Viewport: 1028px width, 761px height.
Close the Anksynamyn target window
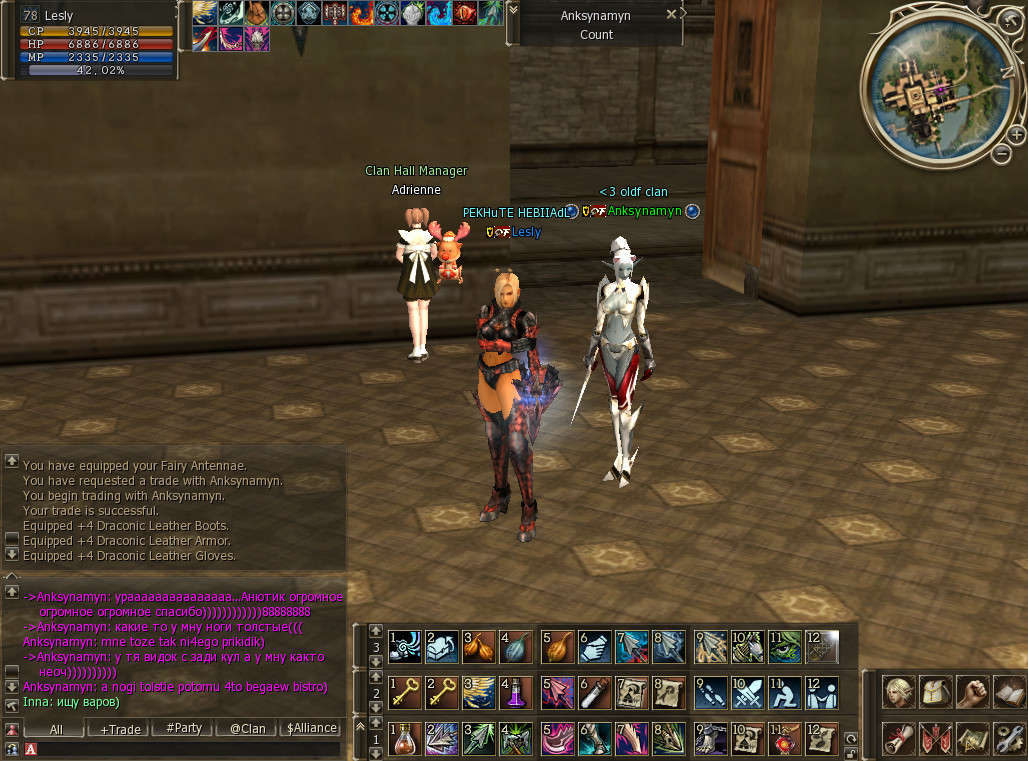(683, 15)
